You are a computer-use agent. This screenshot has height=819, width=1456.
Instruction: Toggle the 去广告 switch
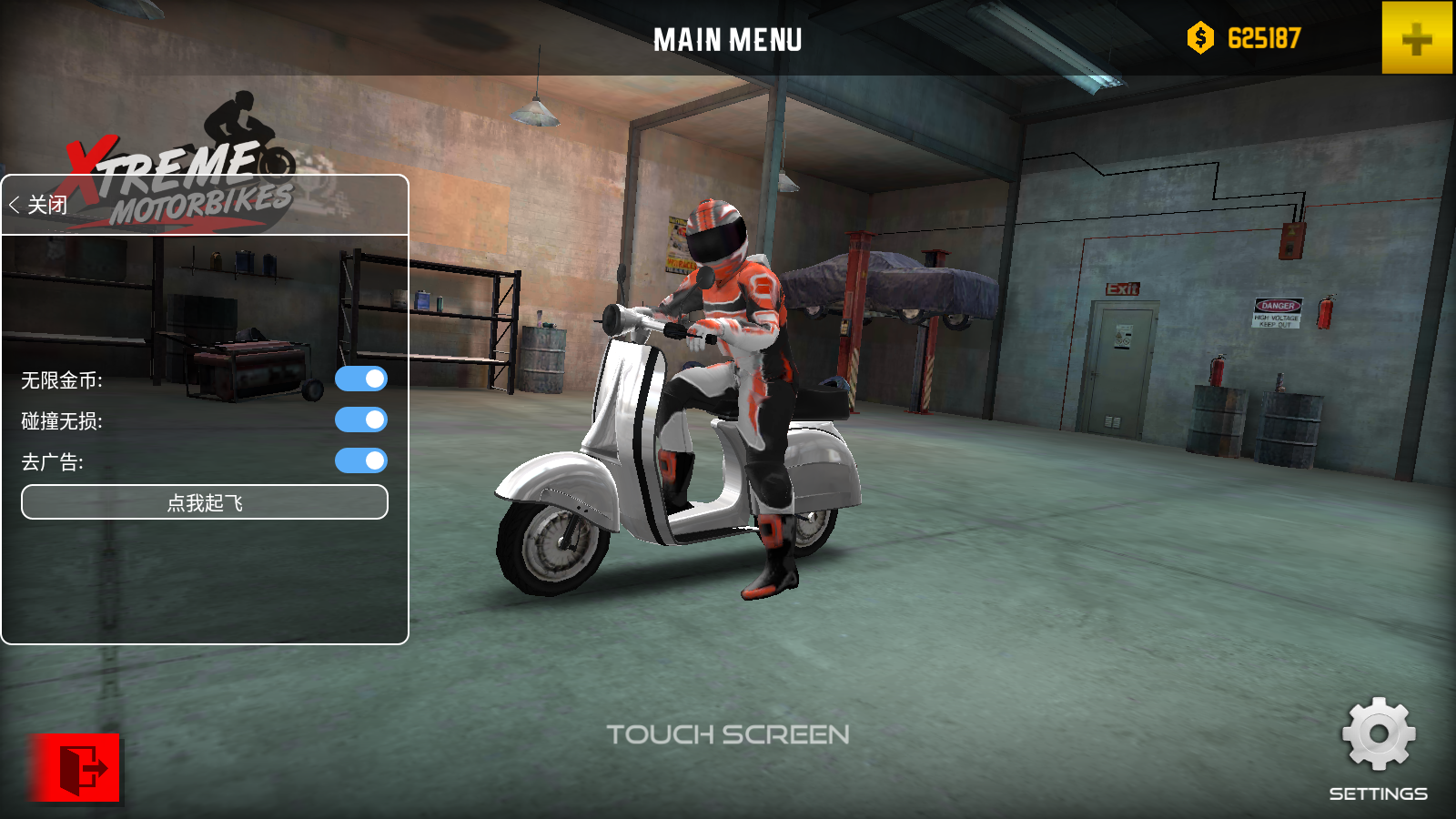361,460
